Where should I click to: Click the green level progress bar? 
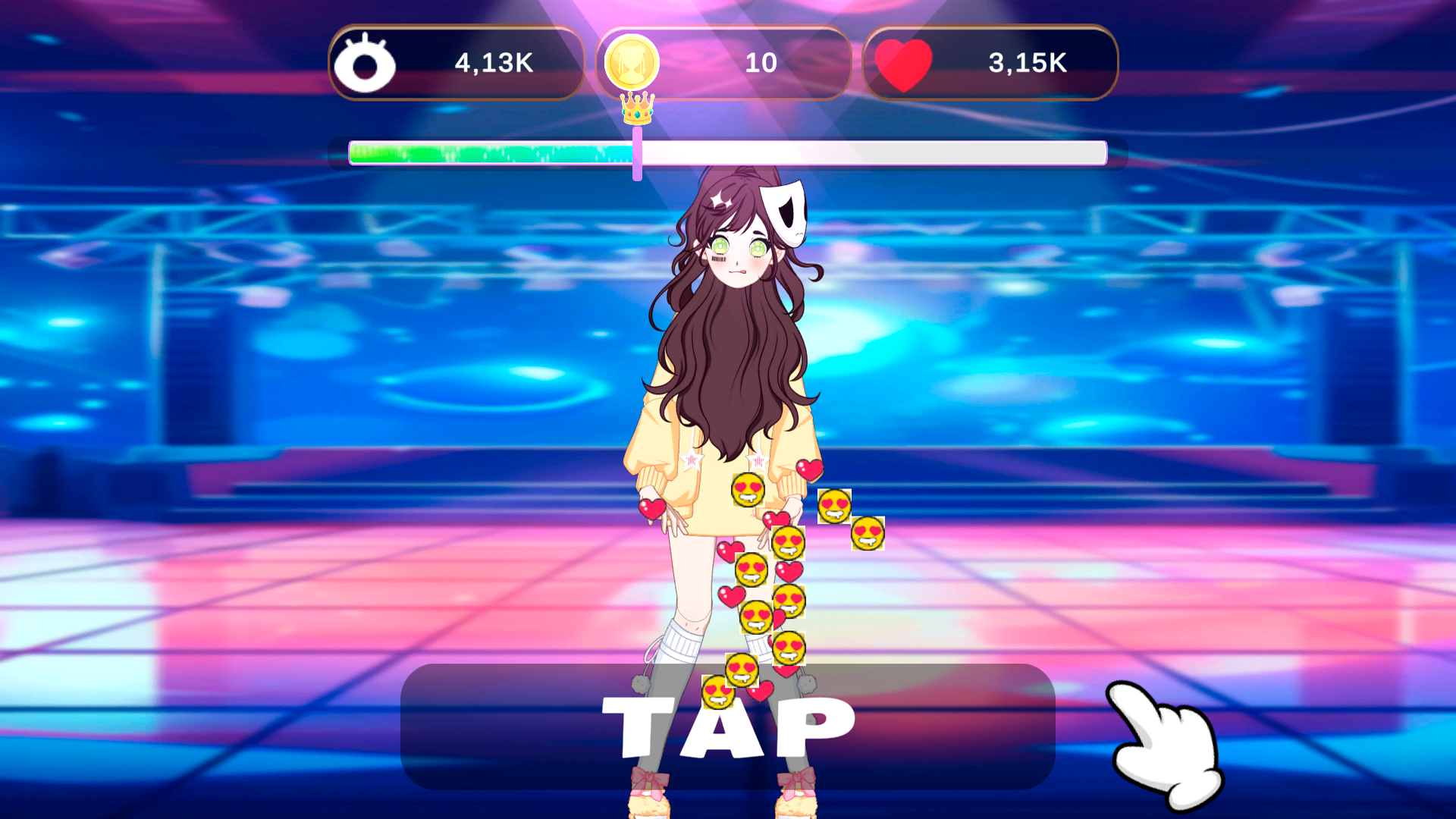click(x=493, y=152)
